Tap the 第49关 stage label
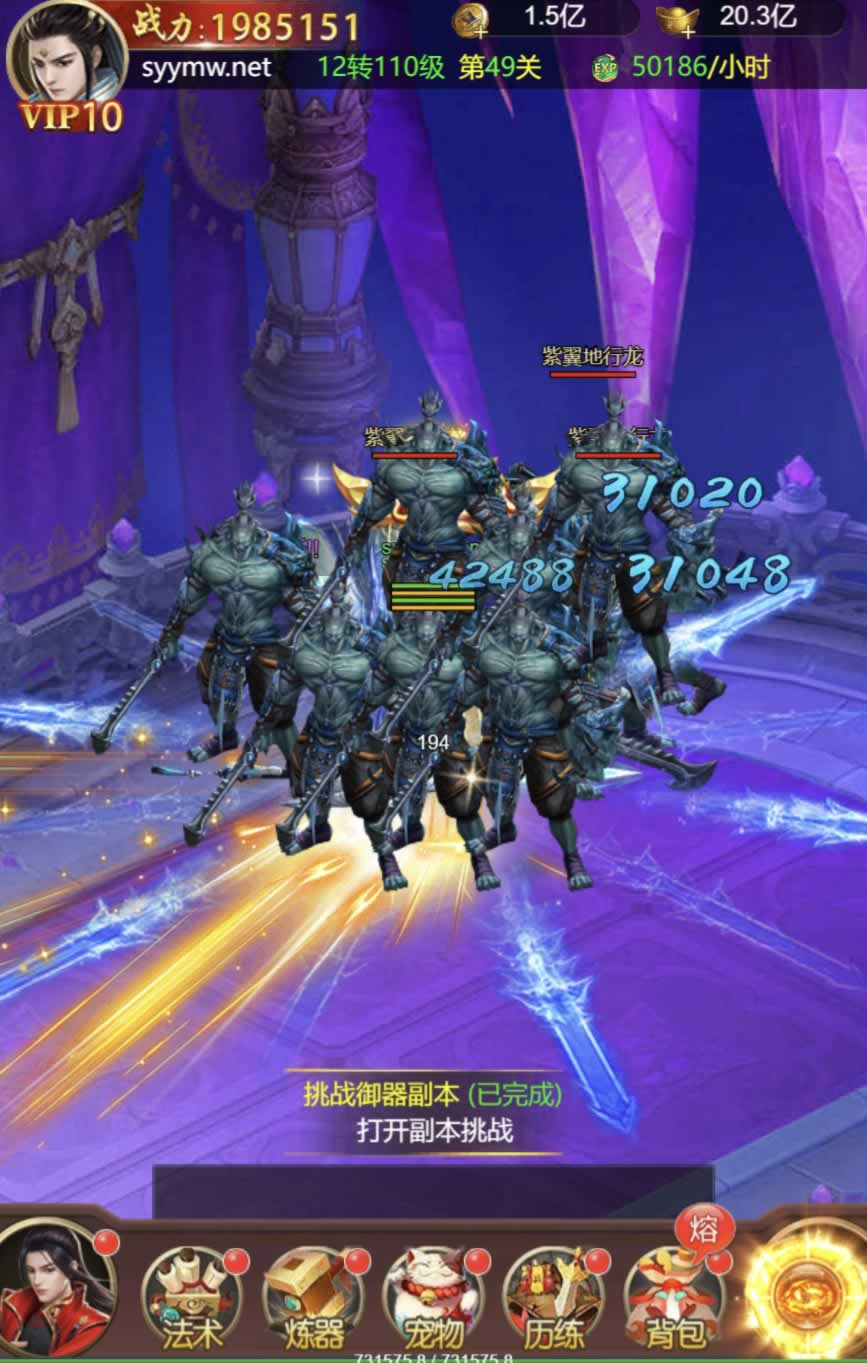The image size is (867, 1363). (x=500, y=68)
